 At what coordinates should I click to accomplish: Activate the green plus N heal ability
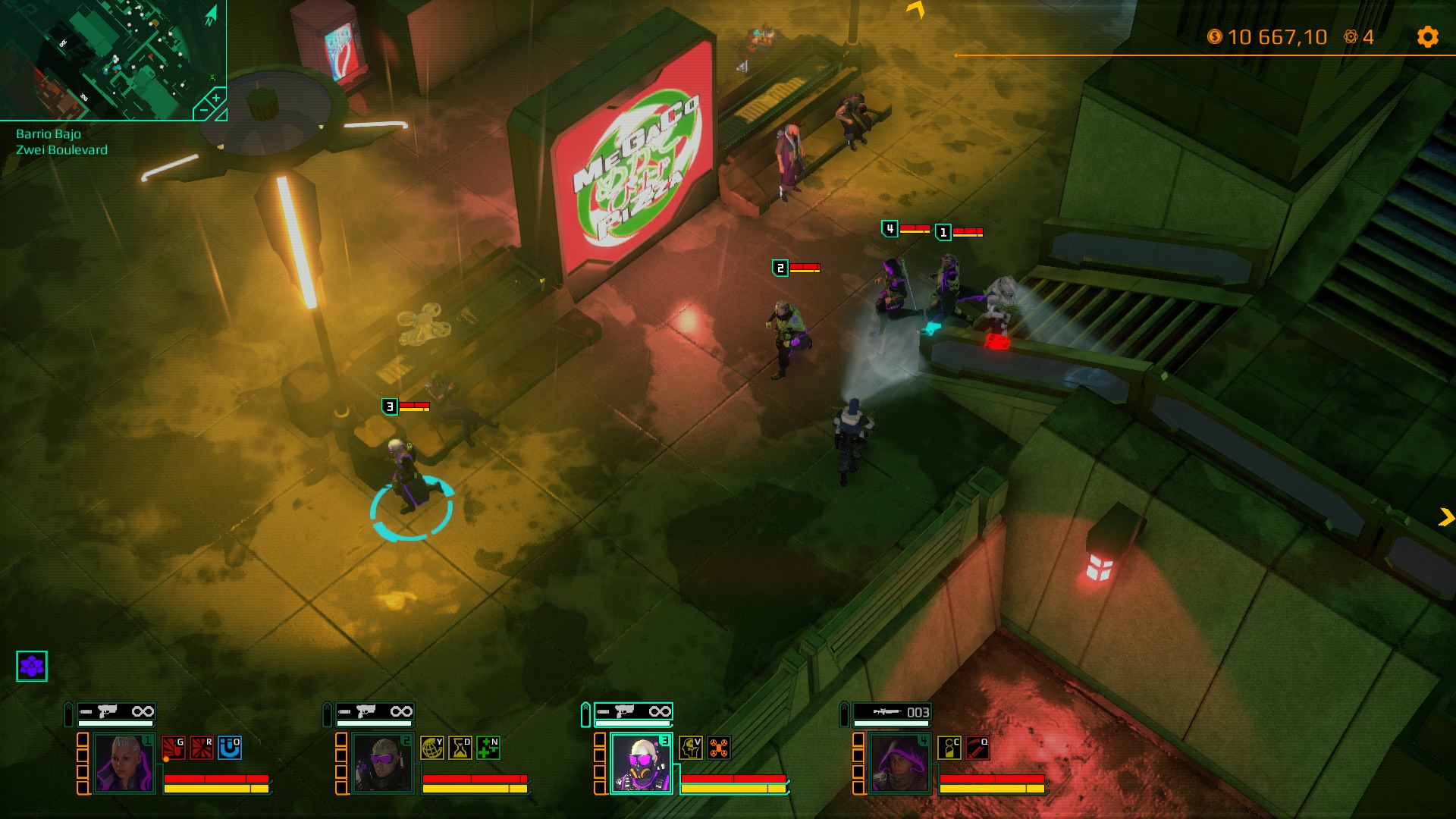tap(488, 748)
